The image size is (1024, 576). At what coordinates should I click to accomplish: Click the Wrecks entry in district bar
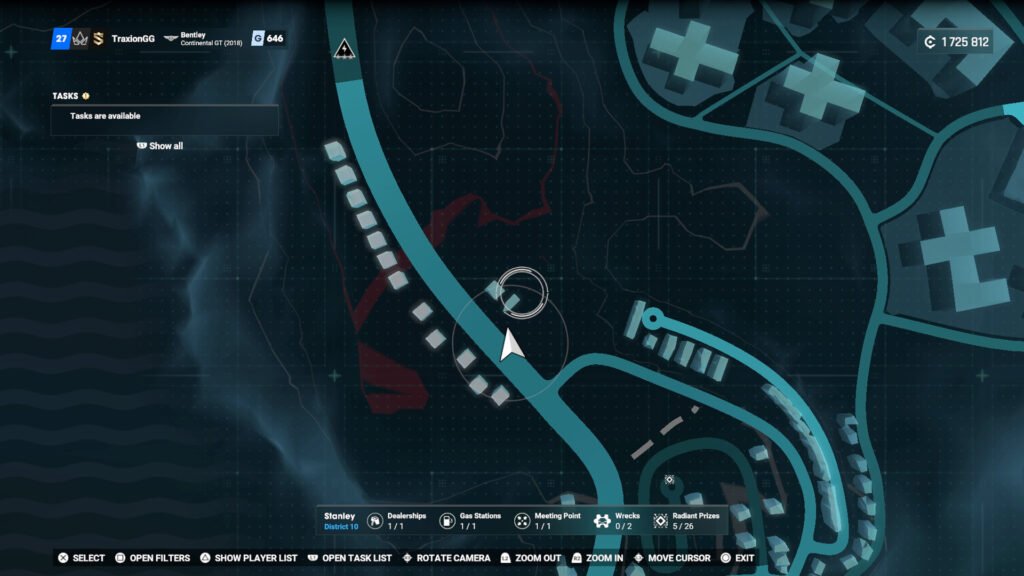tap(616, 521)
